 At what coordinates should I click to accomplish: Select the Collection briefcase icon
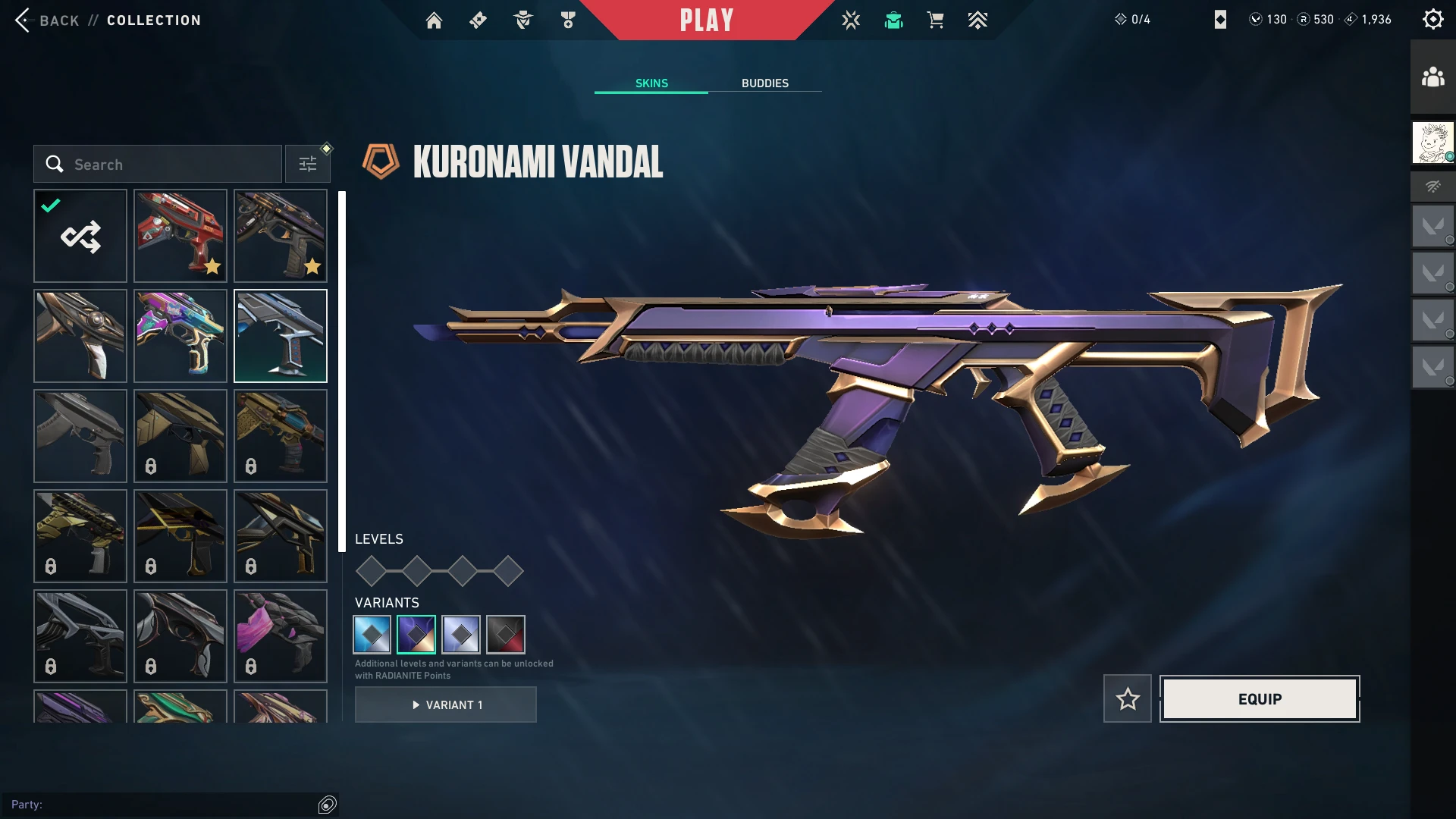coord(893,20)
